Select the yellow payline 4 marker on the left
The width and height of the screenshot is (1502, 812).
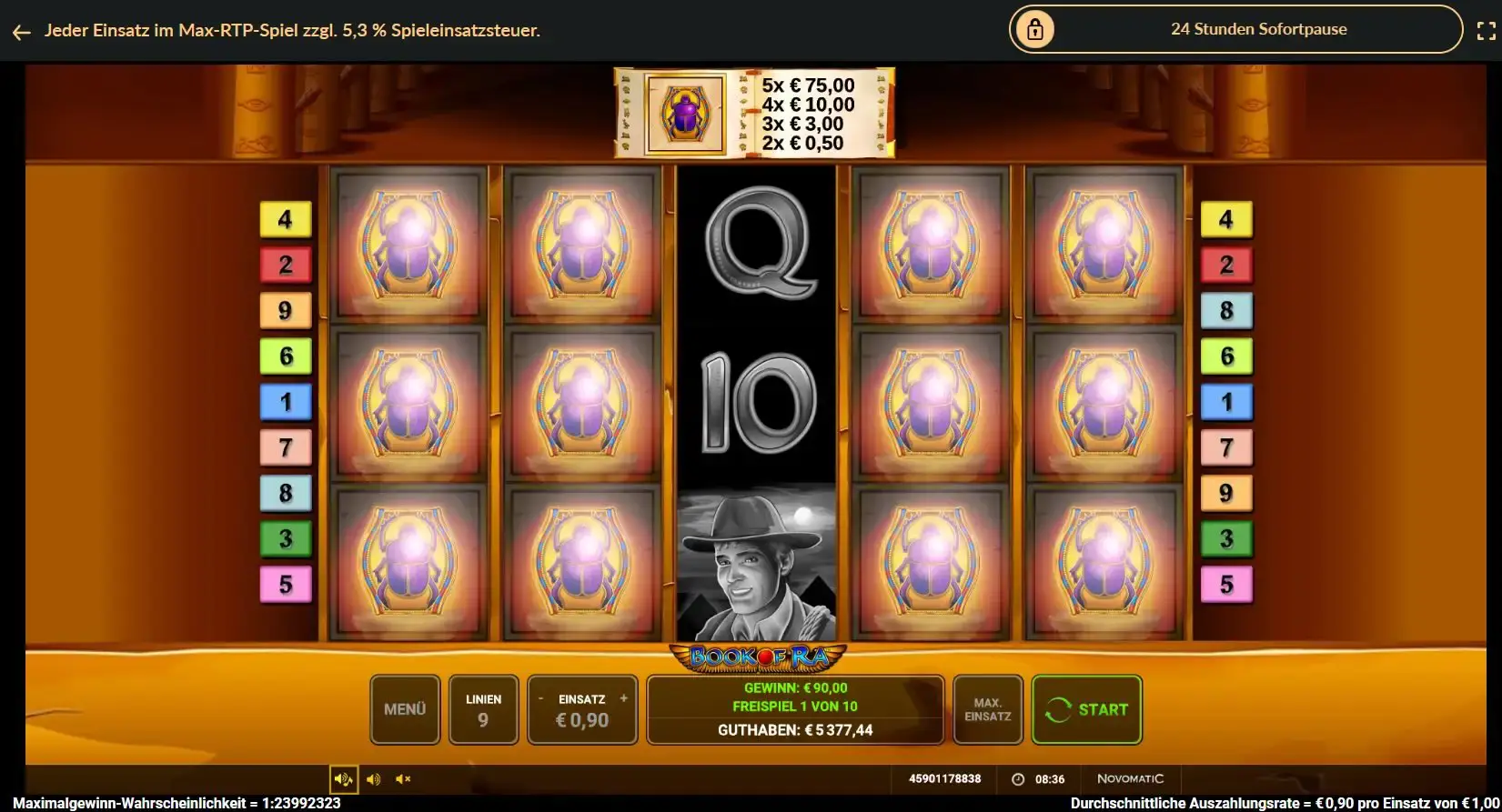click(x=286, y=219)
